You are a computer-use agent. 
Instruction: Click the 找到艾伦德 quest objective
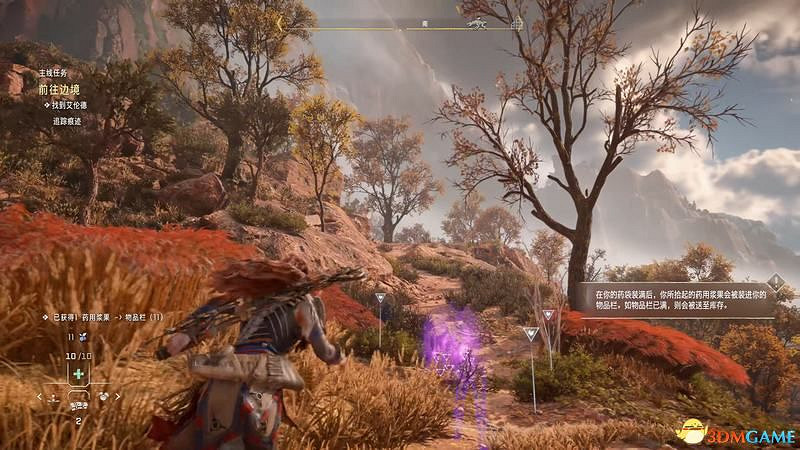(x=65, y=105)
